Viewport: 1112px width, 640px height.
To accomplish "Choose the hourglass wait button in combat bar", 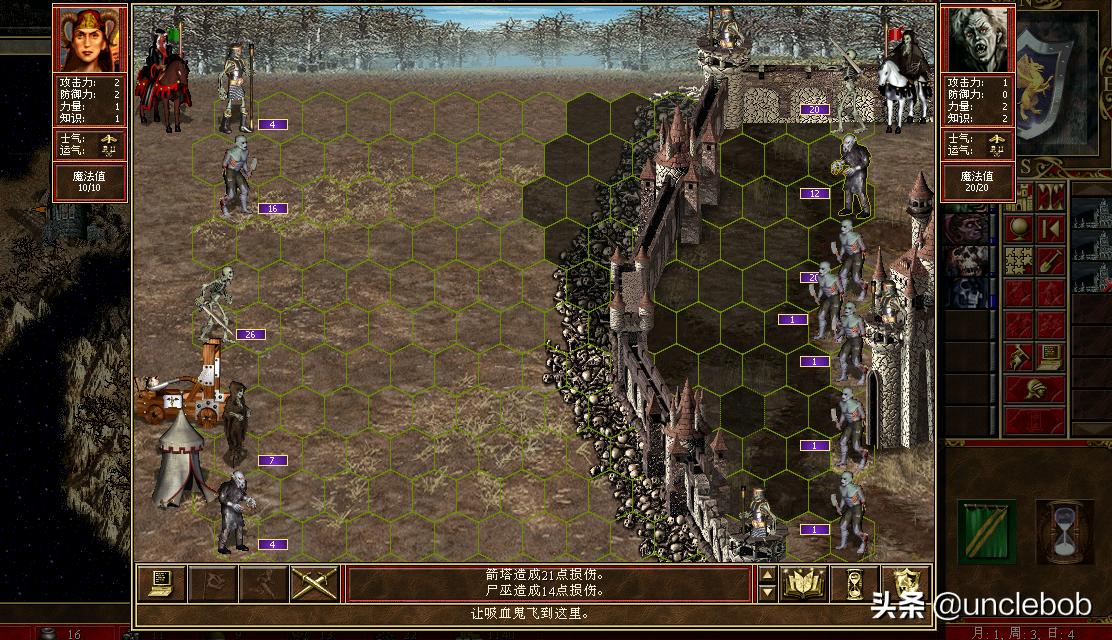I will 855,584.
